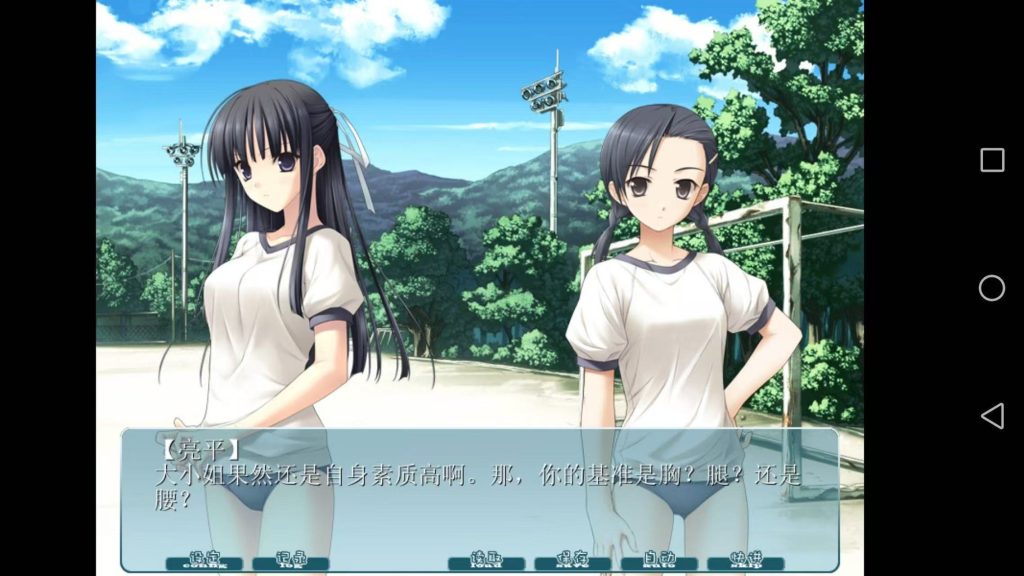1024x576 pixels.
Task: Tap the Android back triangle button
Action: point(992,416)
